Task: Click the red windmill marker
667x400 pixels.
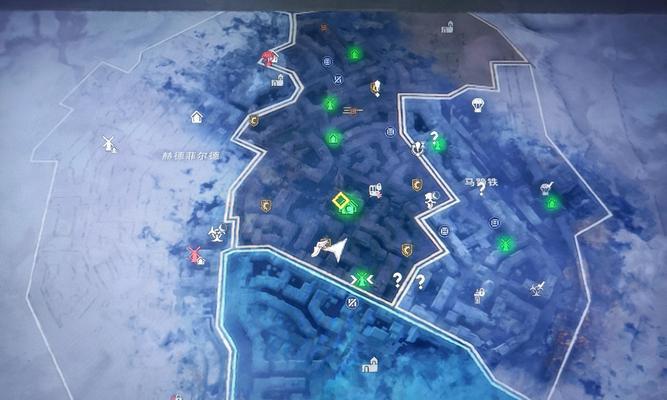Action: (x=195, y=254)
